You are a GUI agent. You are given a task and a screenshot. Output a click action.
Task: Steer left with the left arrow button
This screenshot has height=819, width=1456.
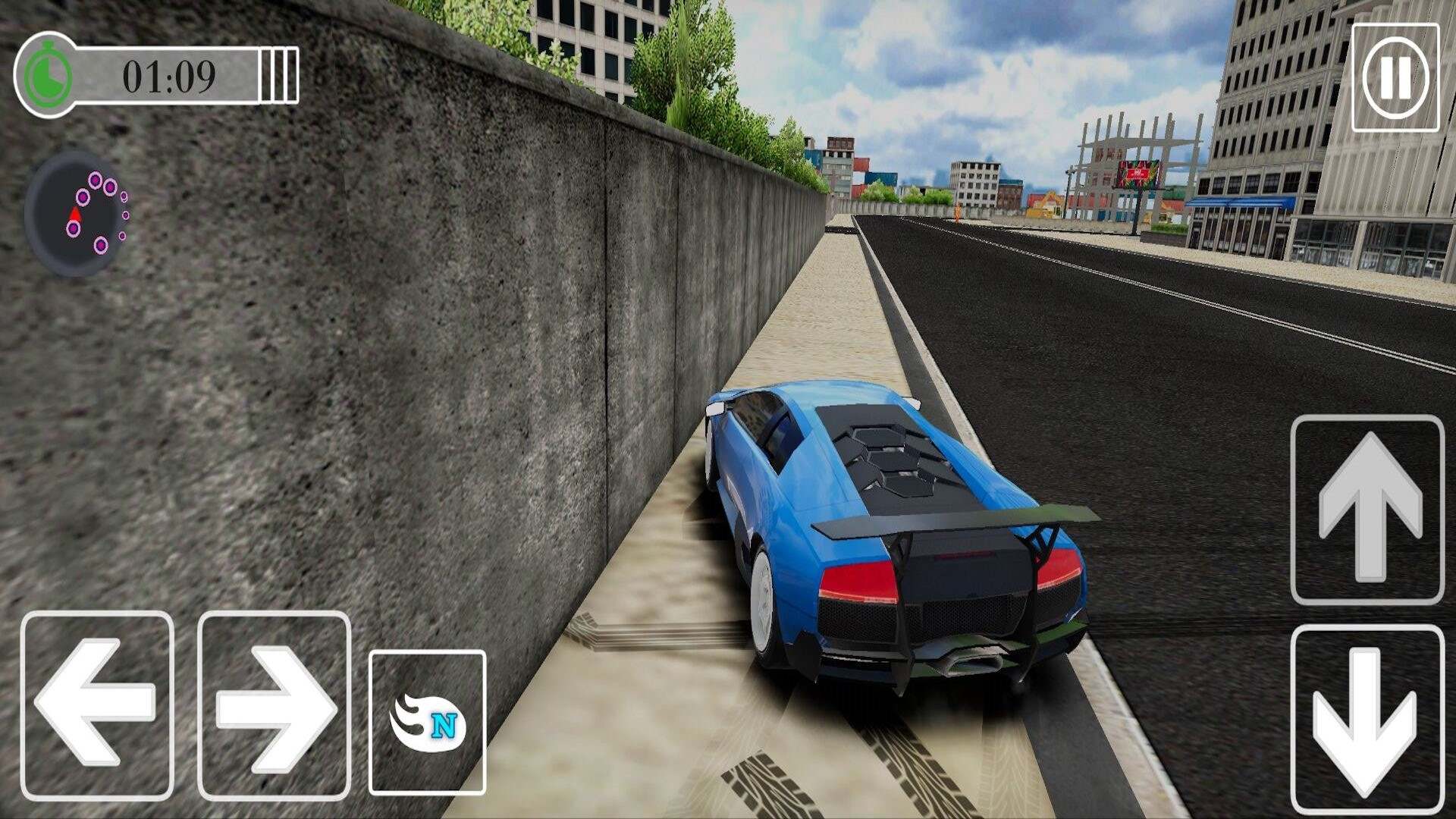97,705
